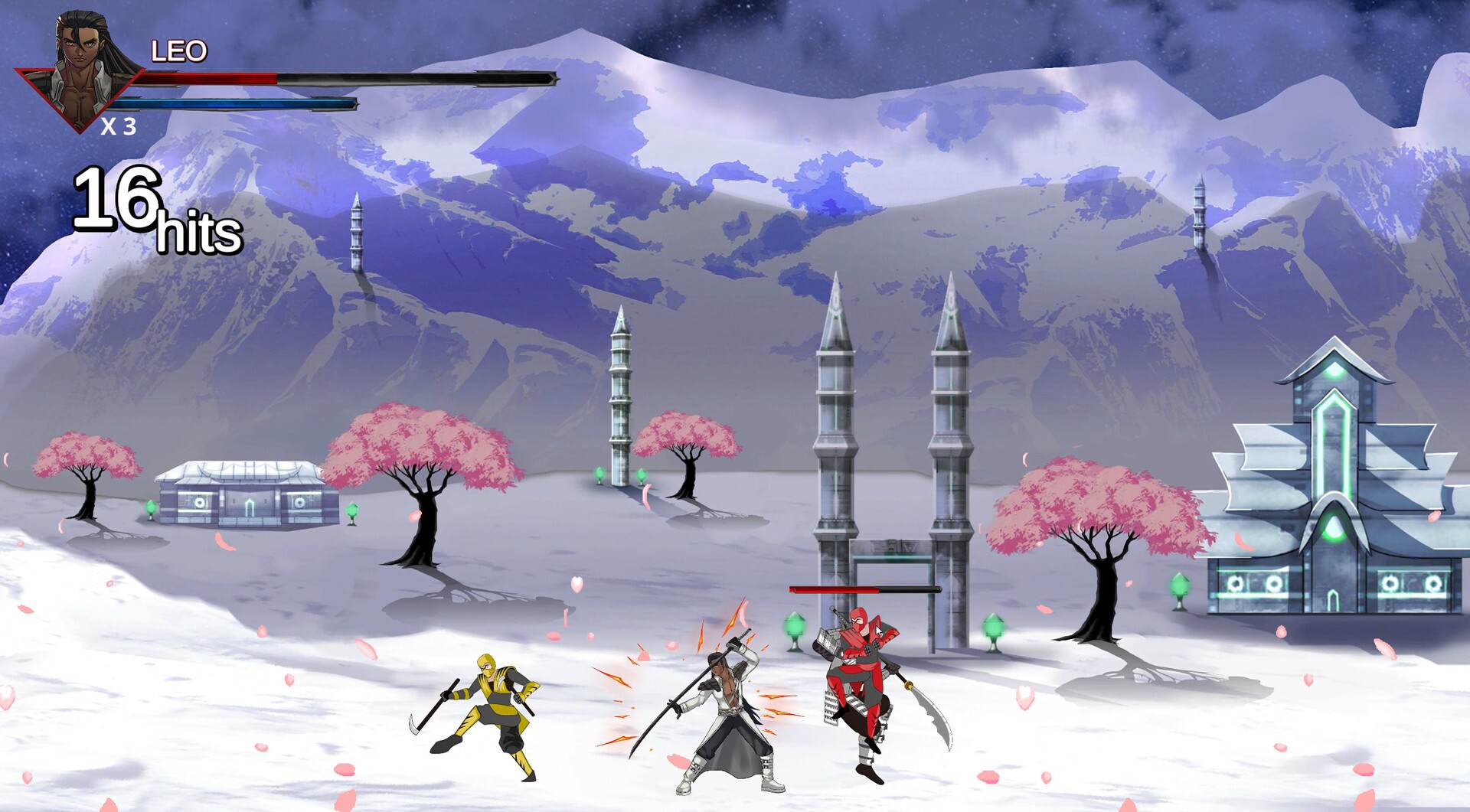Image resolution: width=1470 pixels, height=812 pixels.
Task: Click the LEO name label
Action: tap(178, 50)
